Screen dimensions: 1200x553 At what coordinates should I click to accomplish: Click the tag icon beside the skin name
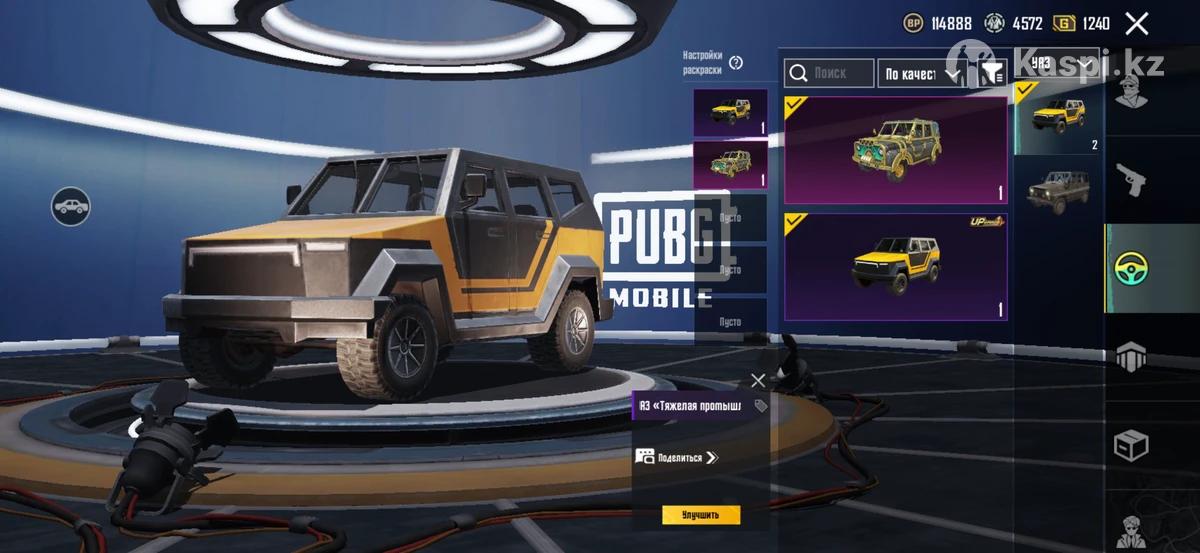click(760, 406)
